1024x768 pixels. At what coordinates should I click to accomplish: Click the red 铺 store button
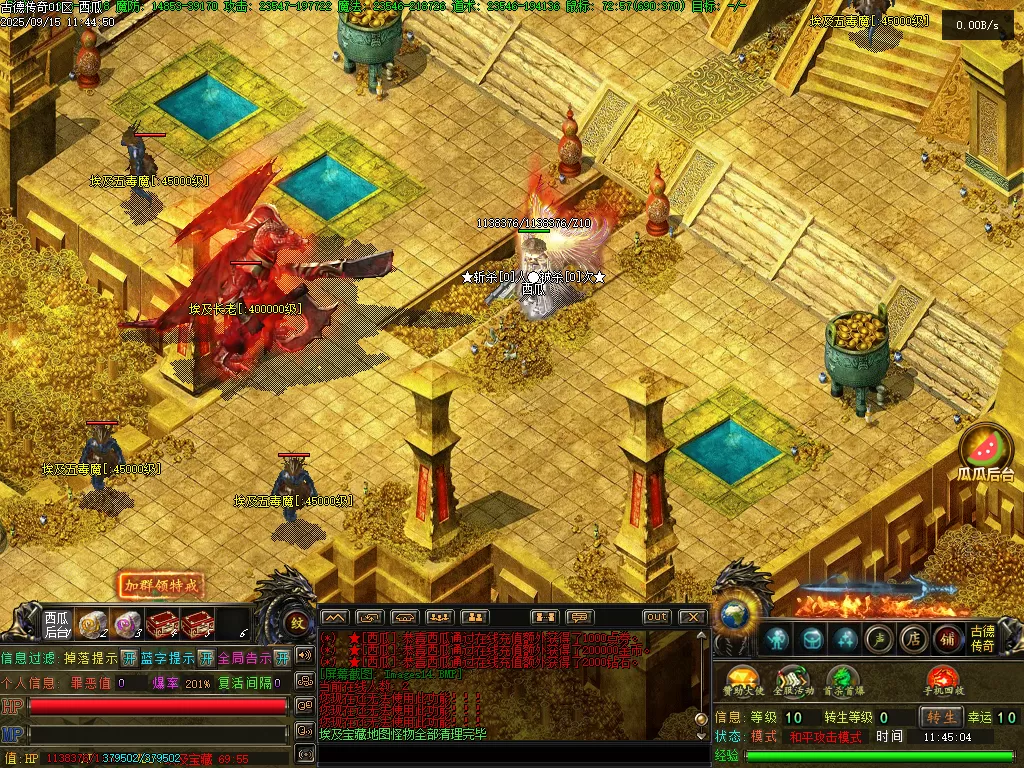click(x=946, y=638)
